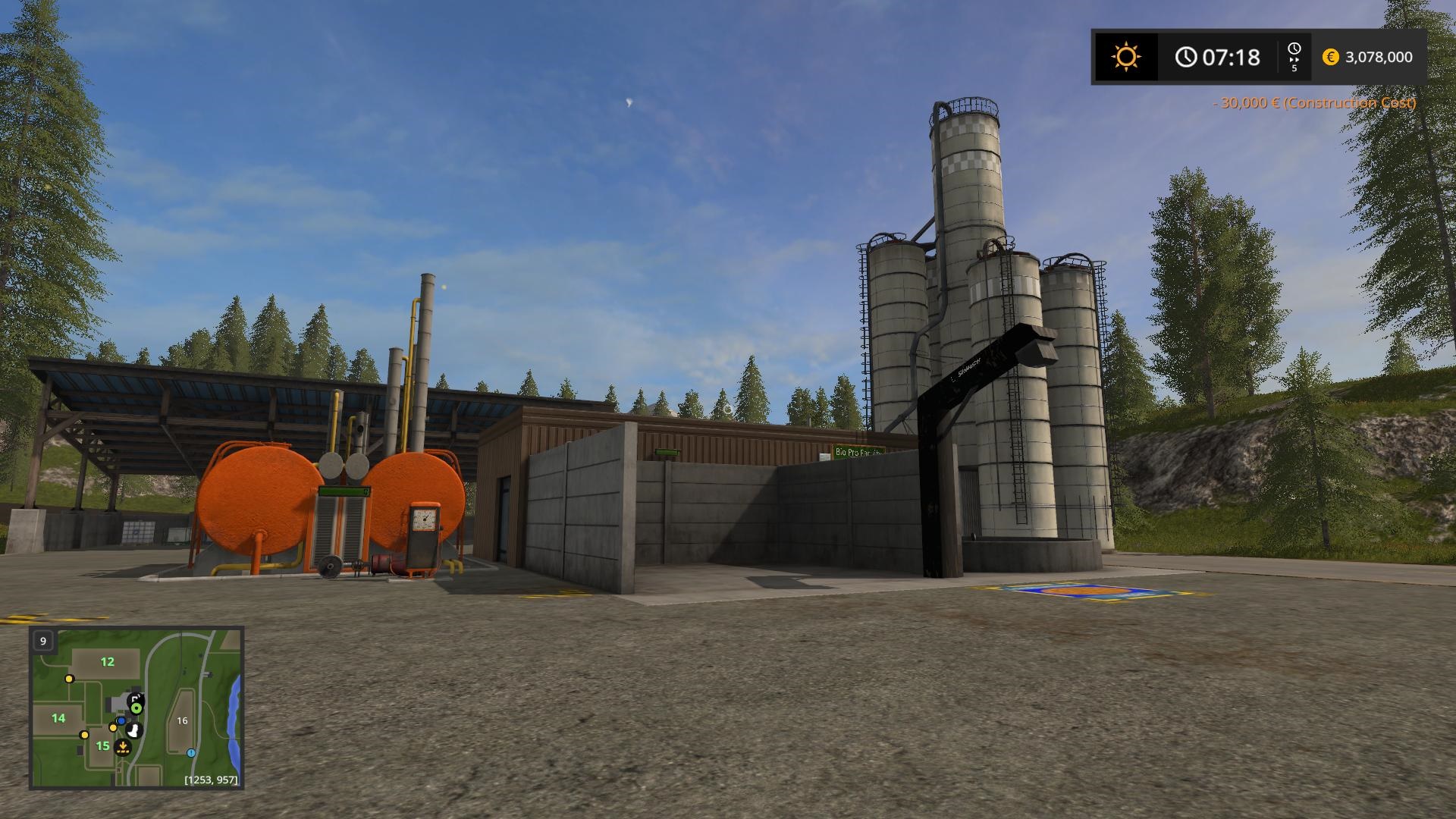Click the 30,000 € Construction Cost notification
This screenshot has height=819, width=1456.
click(1315, 102)
